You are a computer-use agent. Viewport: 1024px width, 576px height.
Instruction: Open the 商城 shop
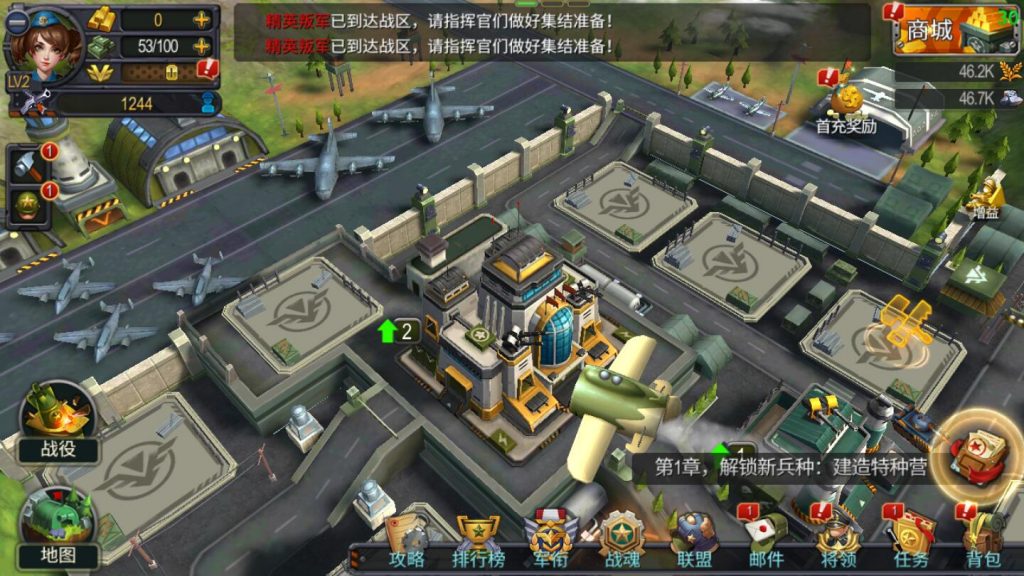point(950,31)
